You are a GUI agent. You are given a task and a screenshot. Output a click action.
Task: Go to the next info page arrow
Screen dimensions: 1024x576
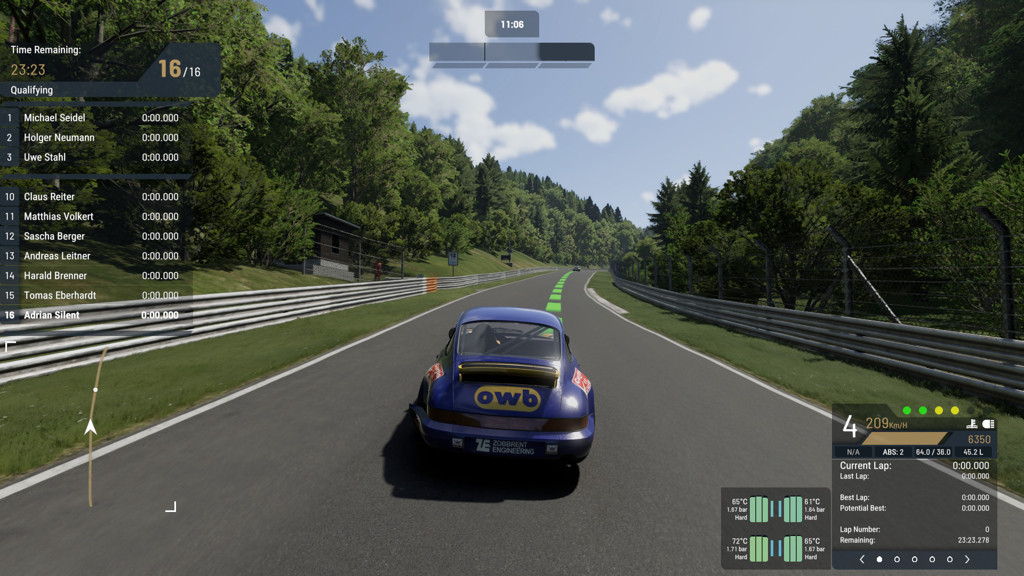coord(967,560)
